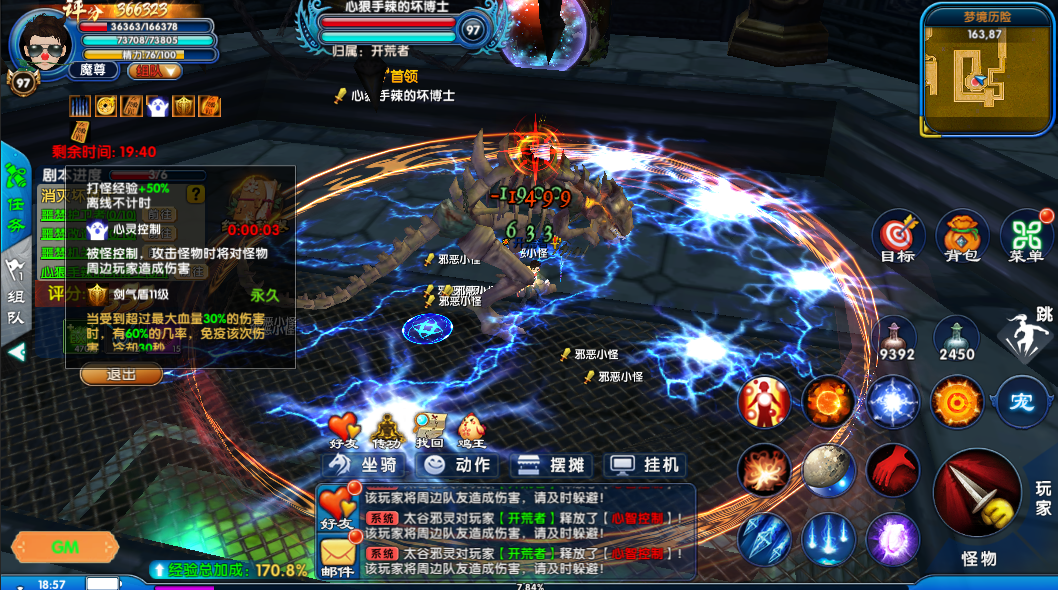1058x590 pixels.
Task: Select the 目标 target icon
Action: [897, 236]
